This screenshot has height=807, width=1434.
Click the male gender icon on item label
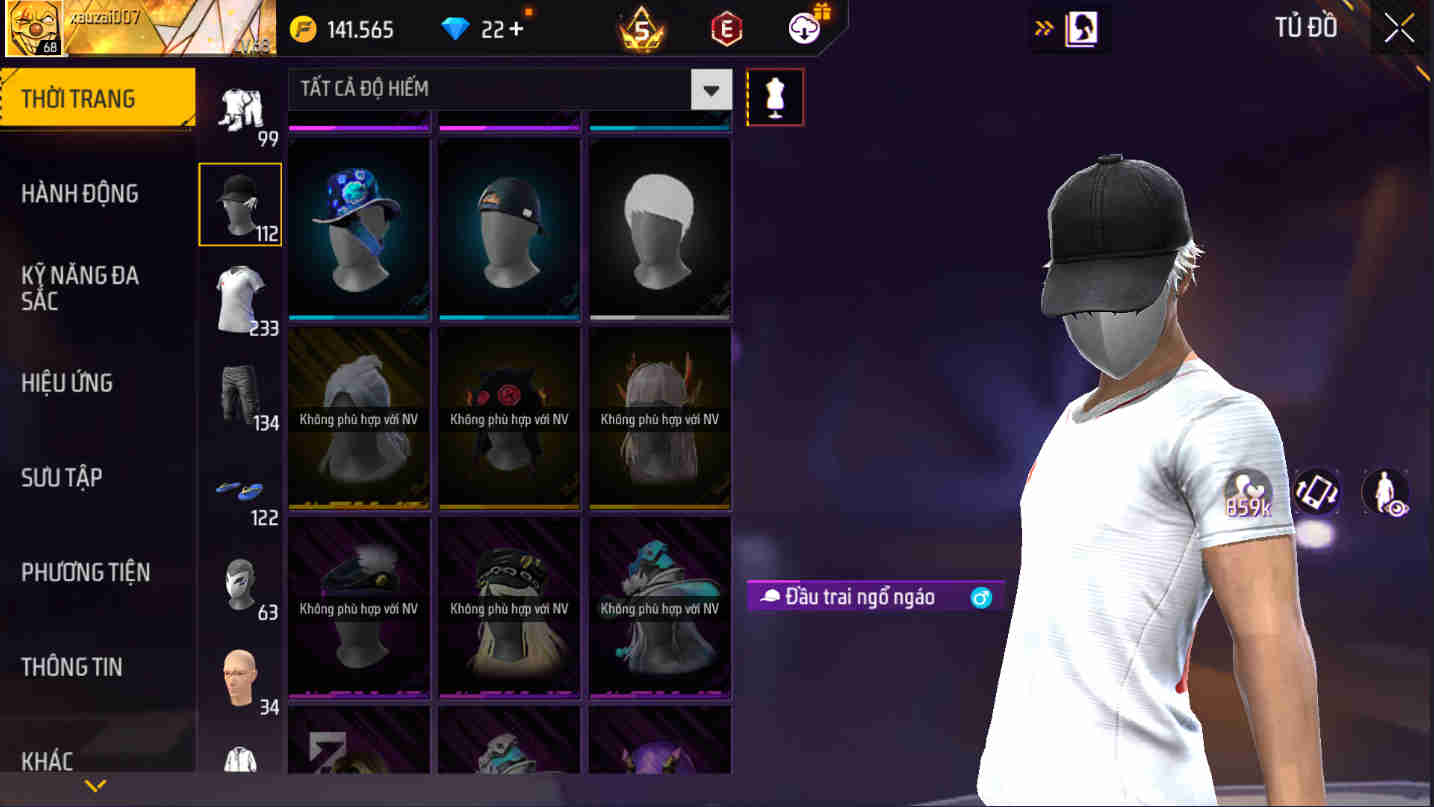tap(980, 597)
